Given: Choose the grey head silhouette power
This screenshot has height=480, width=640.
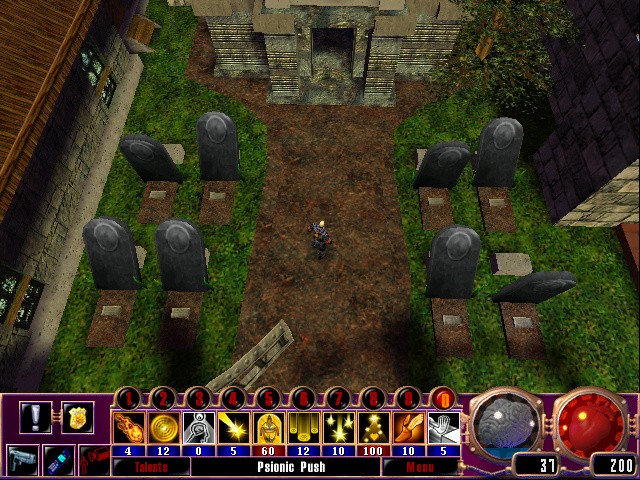Looking at the screenshot, I should [200, 428].
